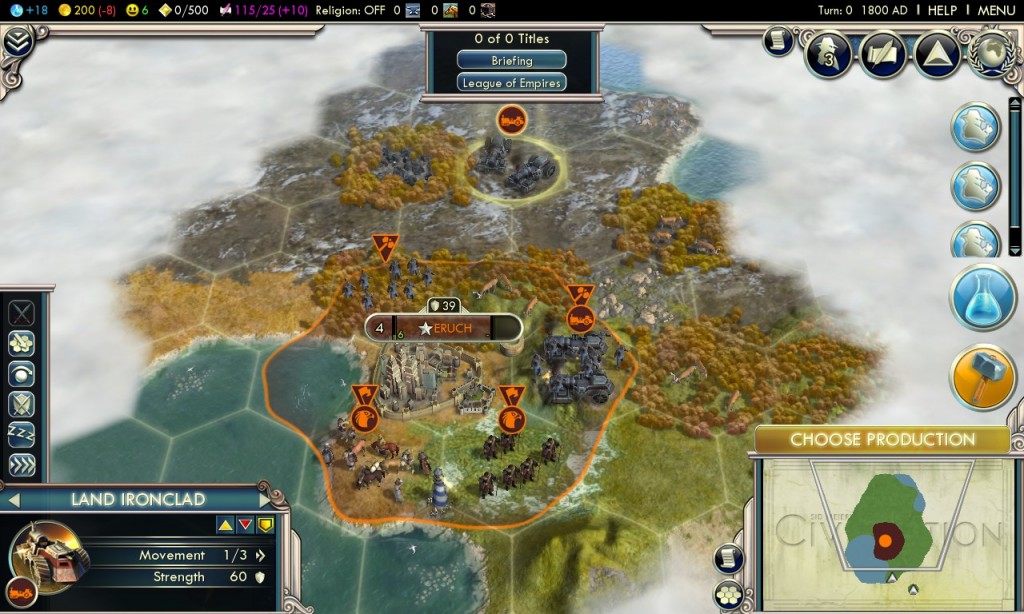Activate the Fortify shield unit action

pos(21,404)
